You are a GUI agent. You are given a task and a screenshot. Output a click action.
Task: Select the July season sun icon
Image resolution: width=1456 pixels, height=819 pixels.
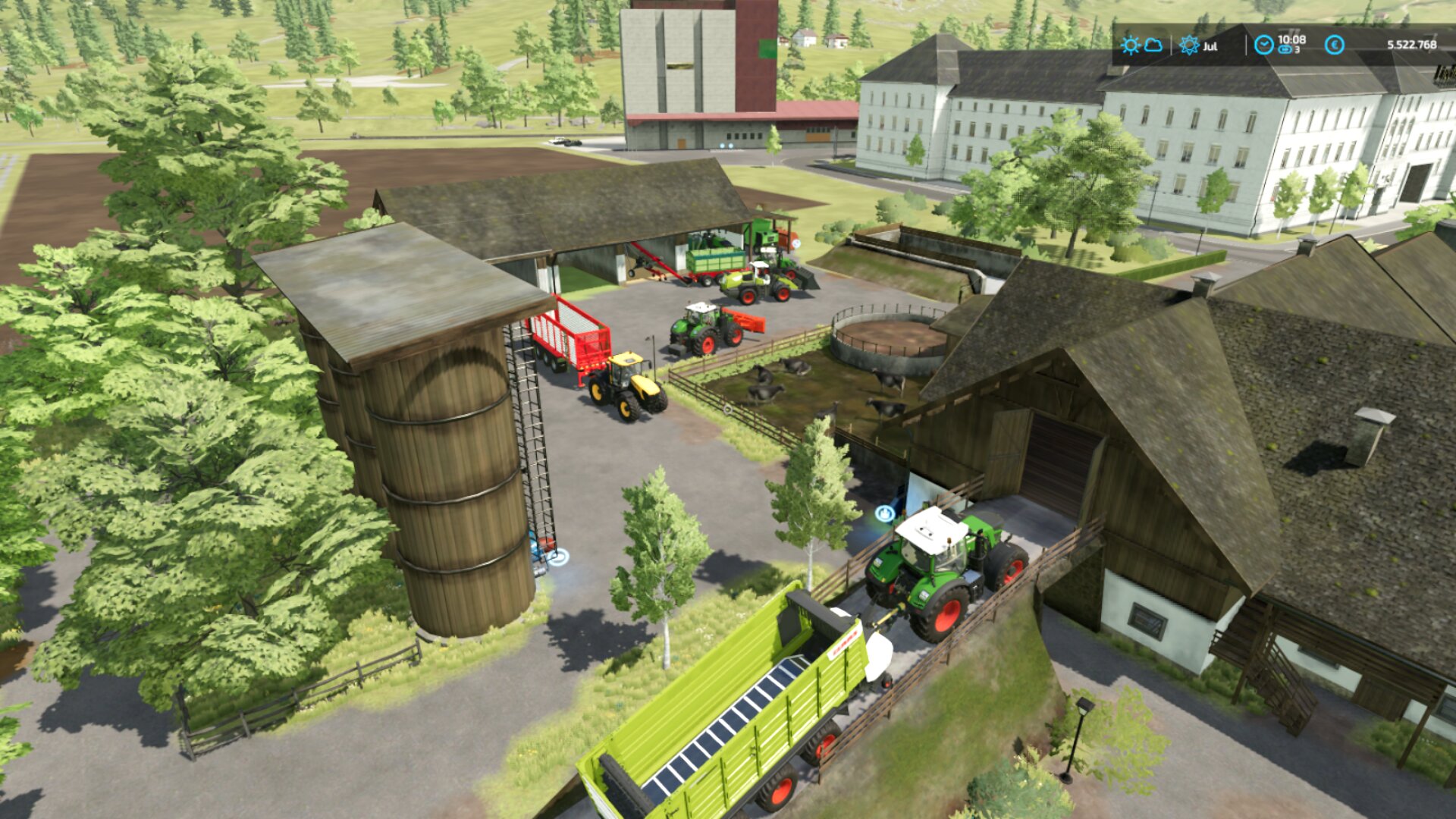[1189, 45]
